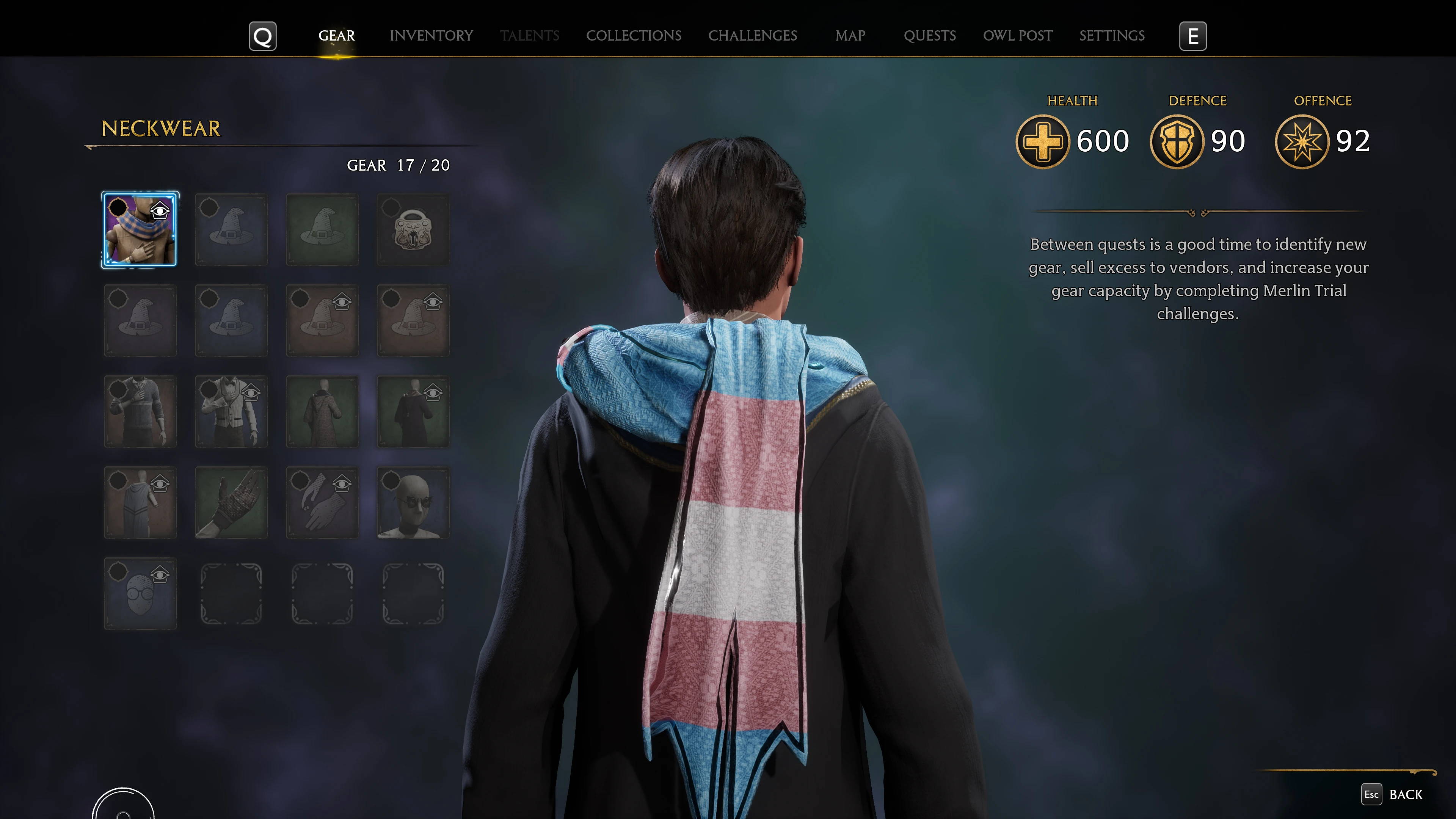Select the dark studded glove slot
Viewport: 1456px width, 819px height.
pyautogui.click(x=231, y=502)
